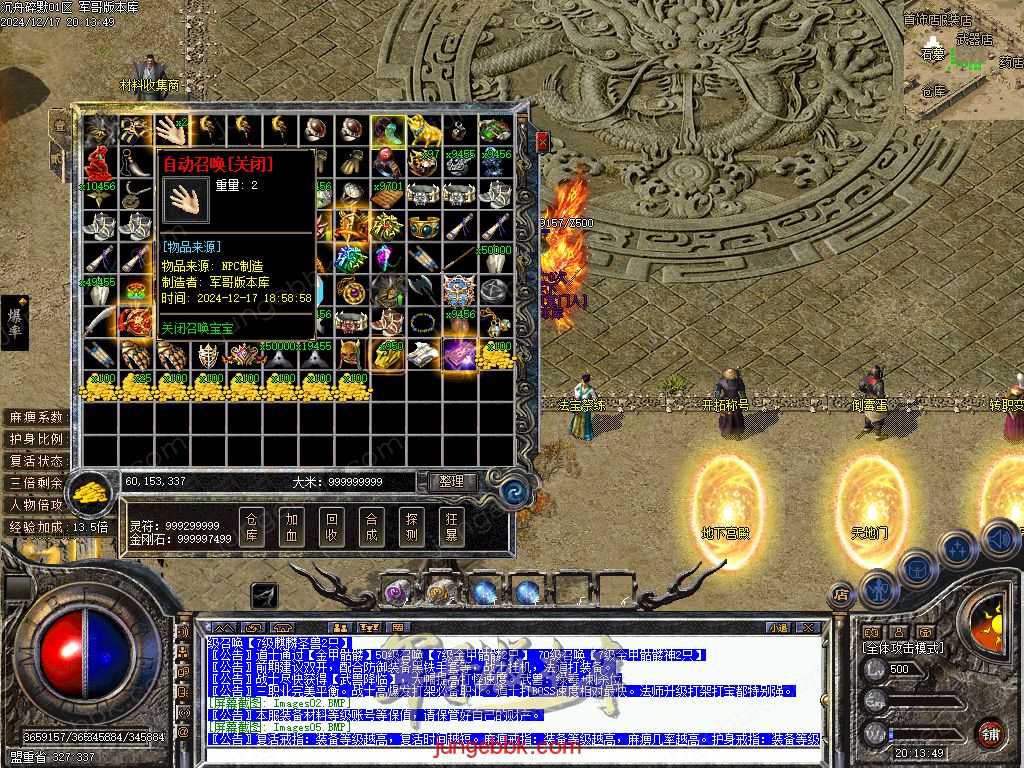This screenshot has width=1024, height=768.
Task: Open the 合成 synthesis button
Action: point(371,526)
